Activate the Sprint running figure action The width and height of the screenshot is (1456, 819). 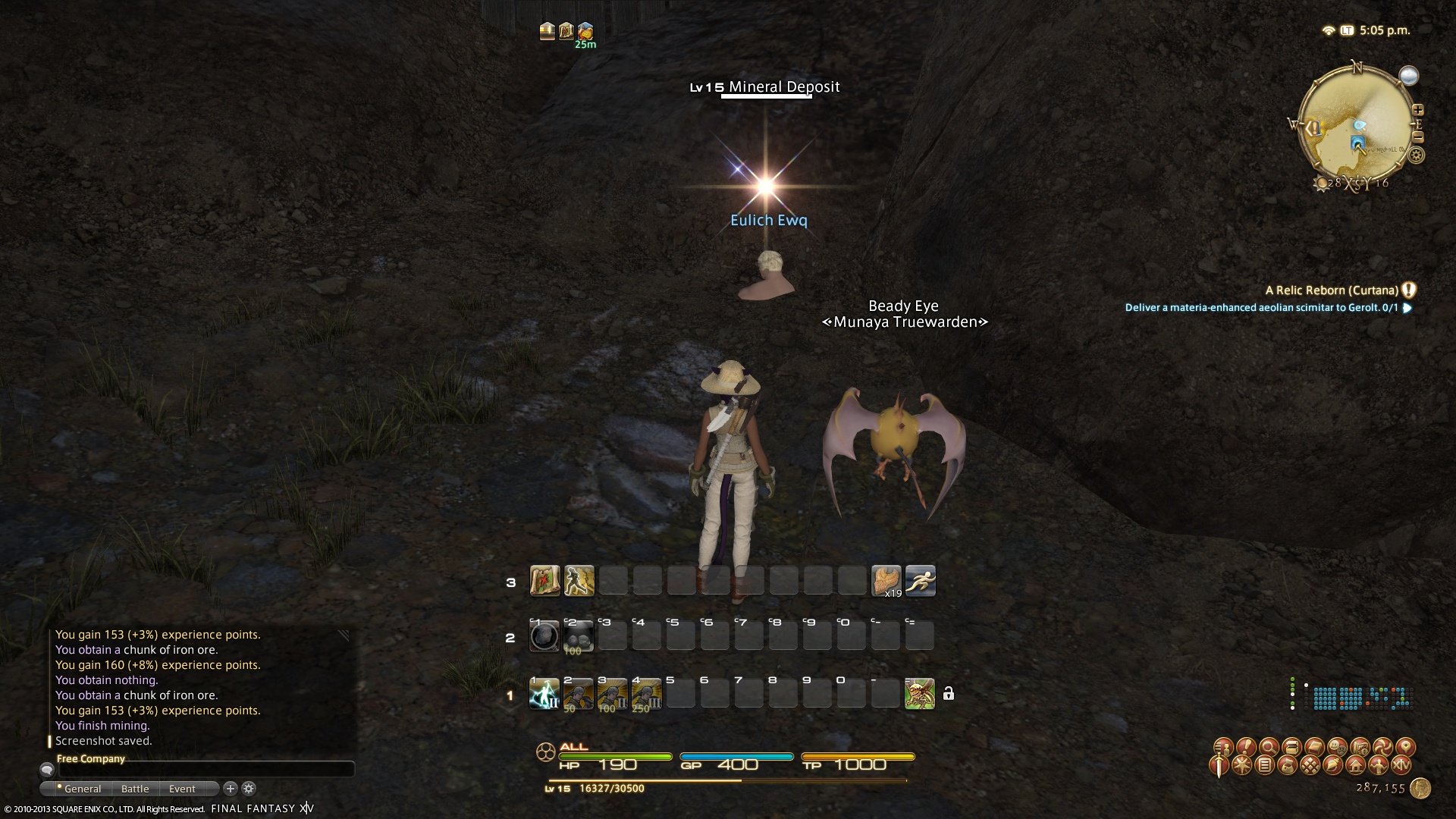coord(920,581)
